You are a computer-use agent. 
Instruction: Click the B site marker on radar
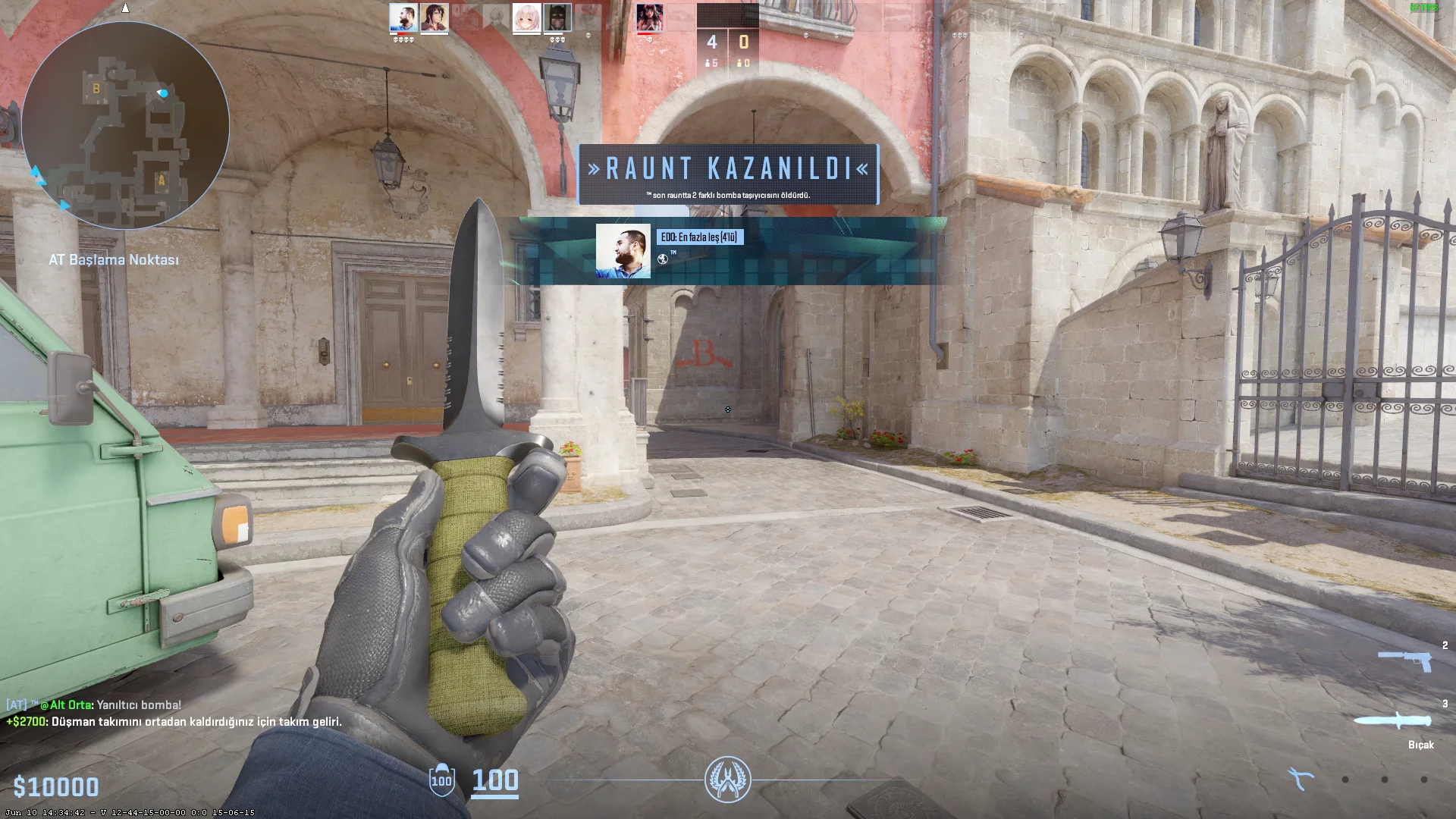click(x=96, y=89)
